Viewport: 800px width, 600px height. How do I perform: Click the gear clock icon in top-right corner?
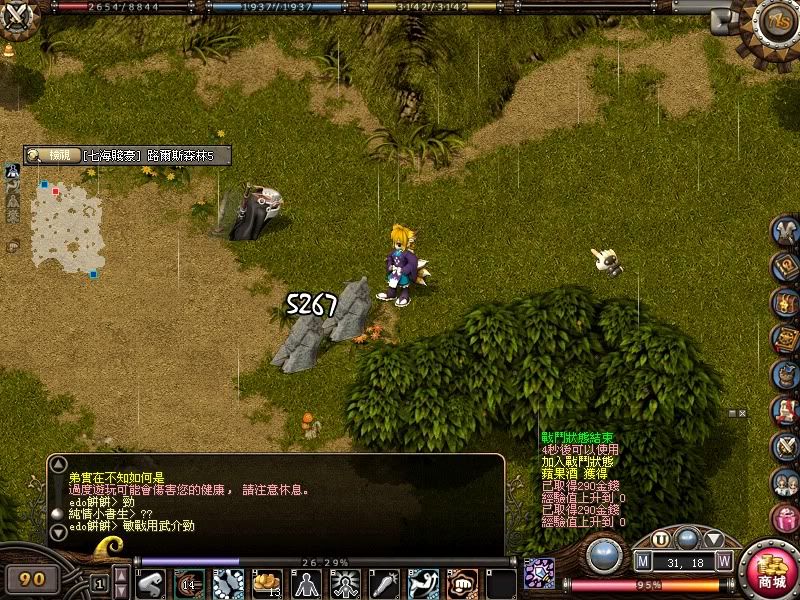pyautogui.click(x=773, y=22)
